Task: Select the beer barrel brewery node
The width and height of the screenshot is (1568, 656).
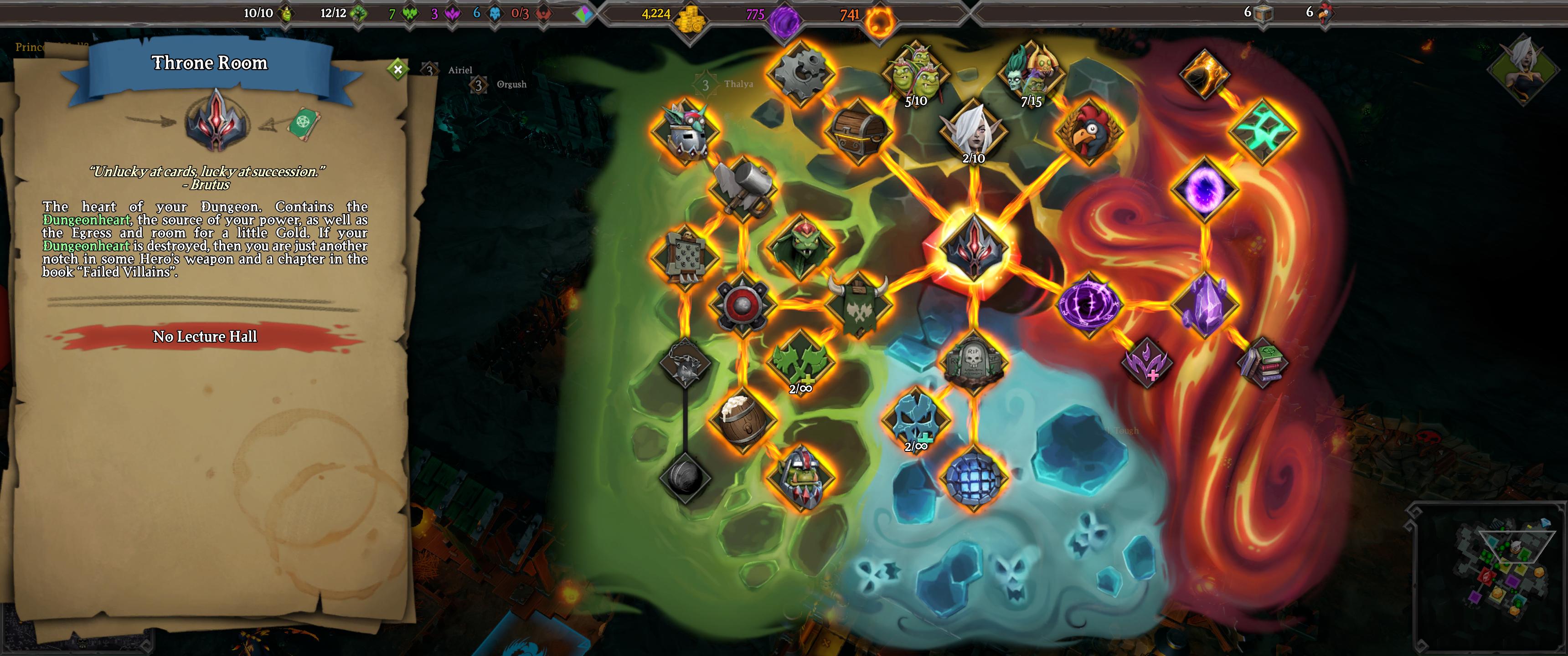Action: coord(742,419)
